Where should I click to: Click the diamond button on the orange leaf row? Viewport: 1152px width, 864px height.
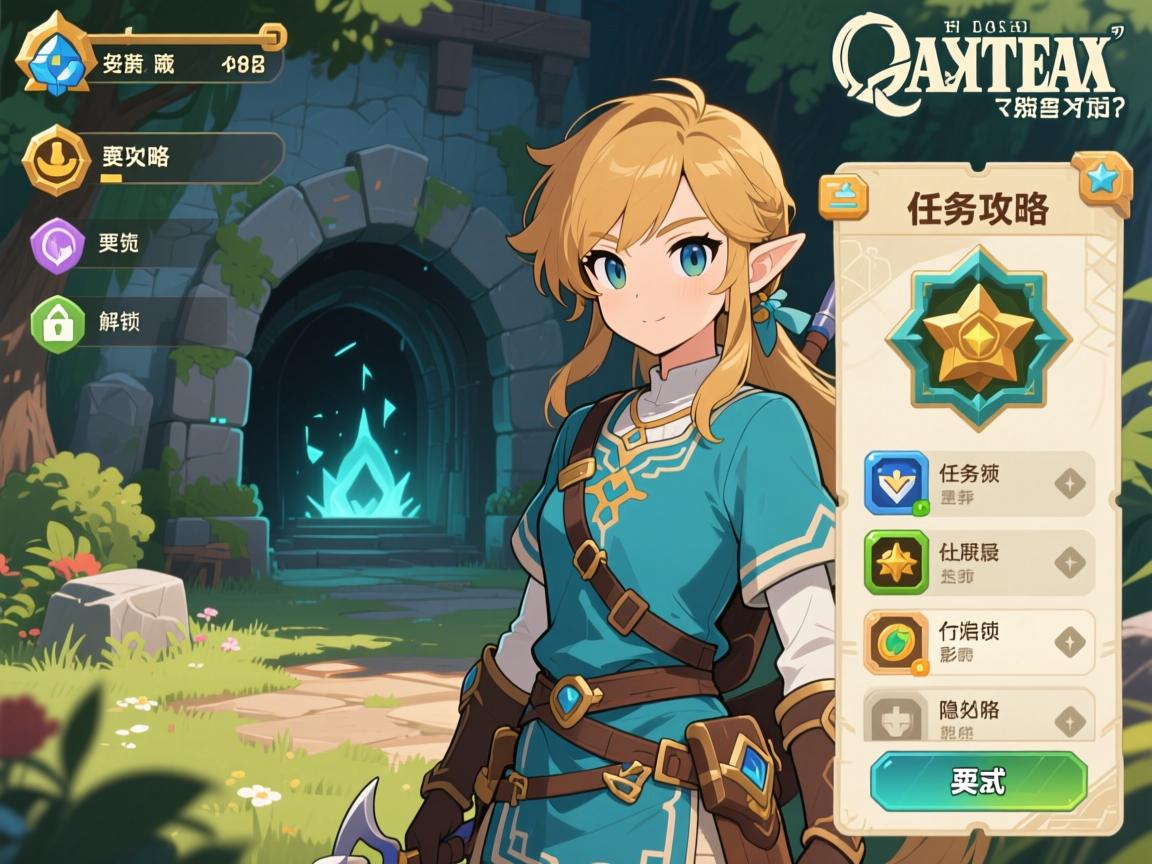click(x=1069, y=642)
